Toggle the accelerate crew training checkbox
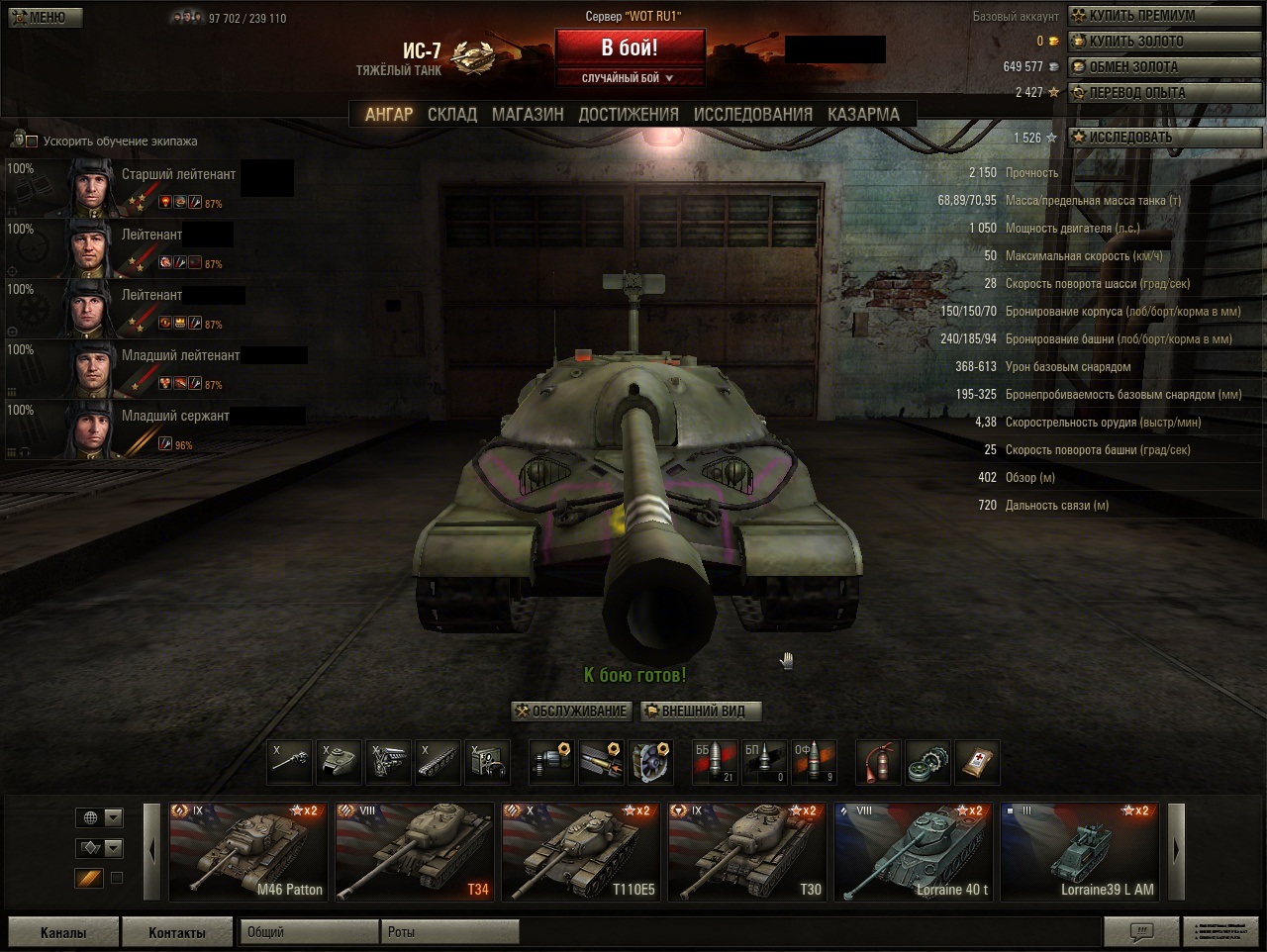This screenshot has height=952, width=1267. 32,142
